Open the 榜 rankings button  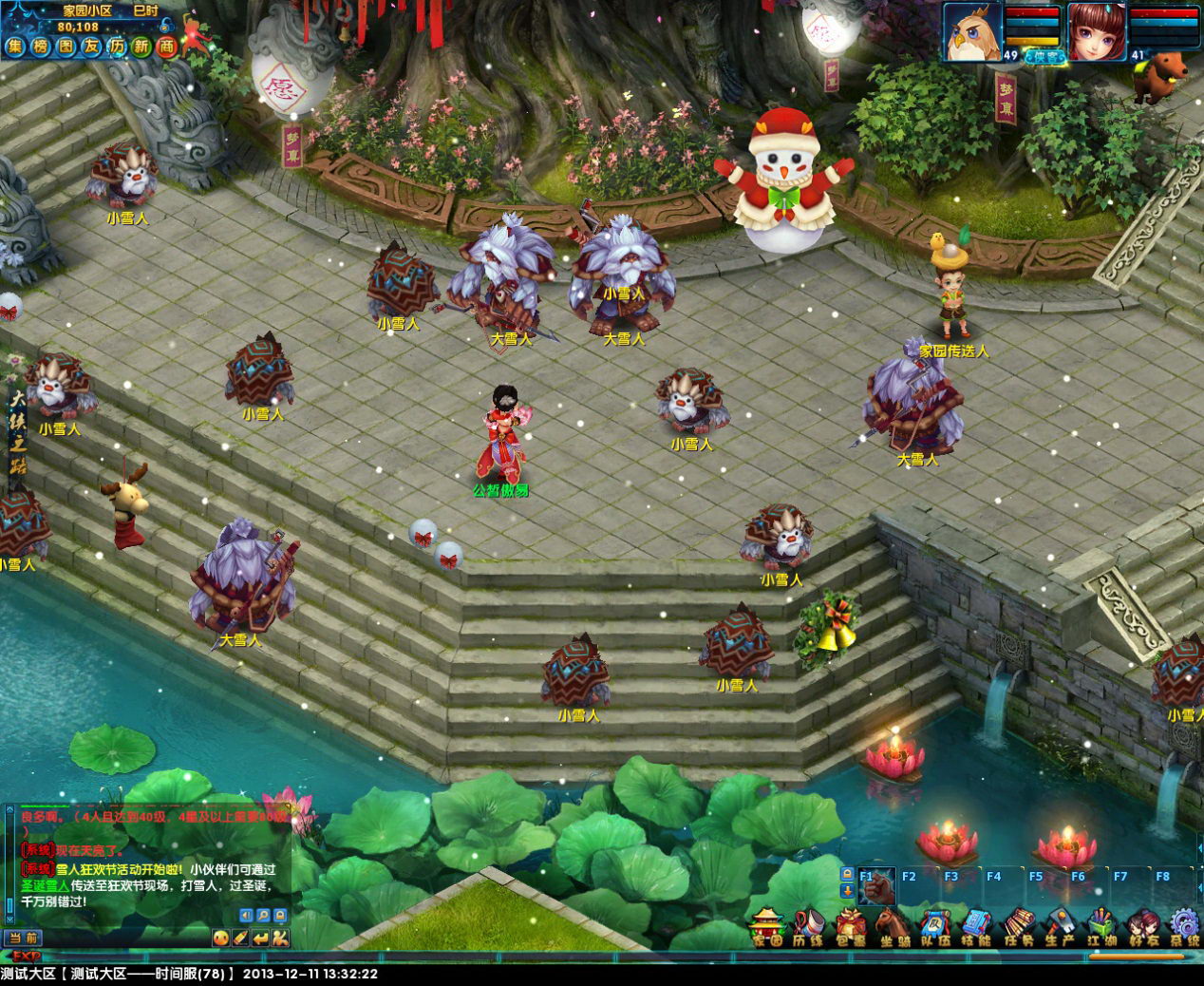40,47
